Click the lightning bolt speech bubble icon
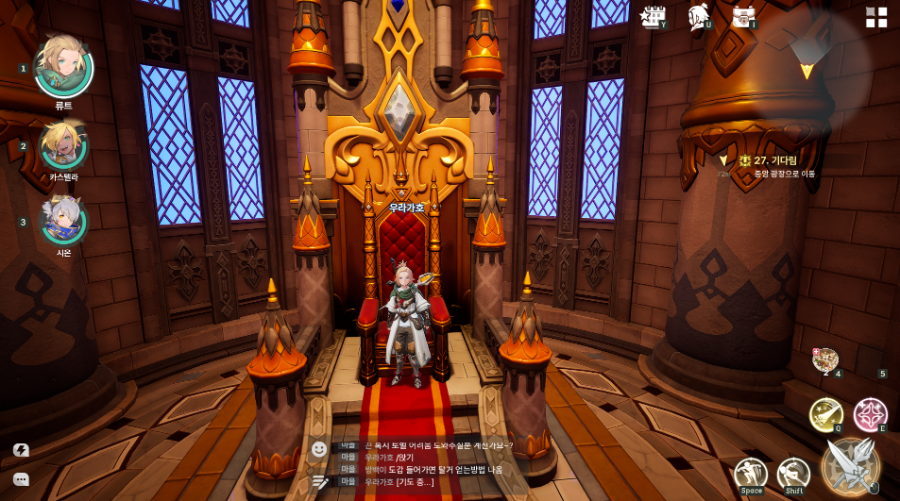 pos(21,450)
